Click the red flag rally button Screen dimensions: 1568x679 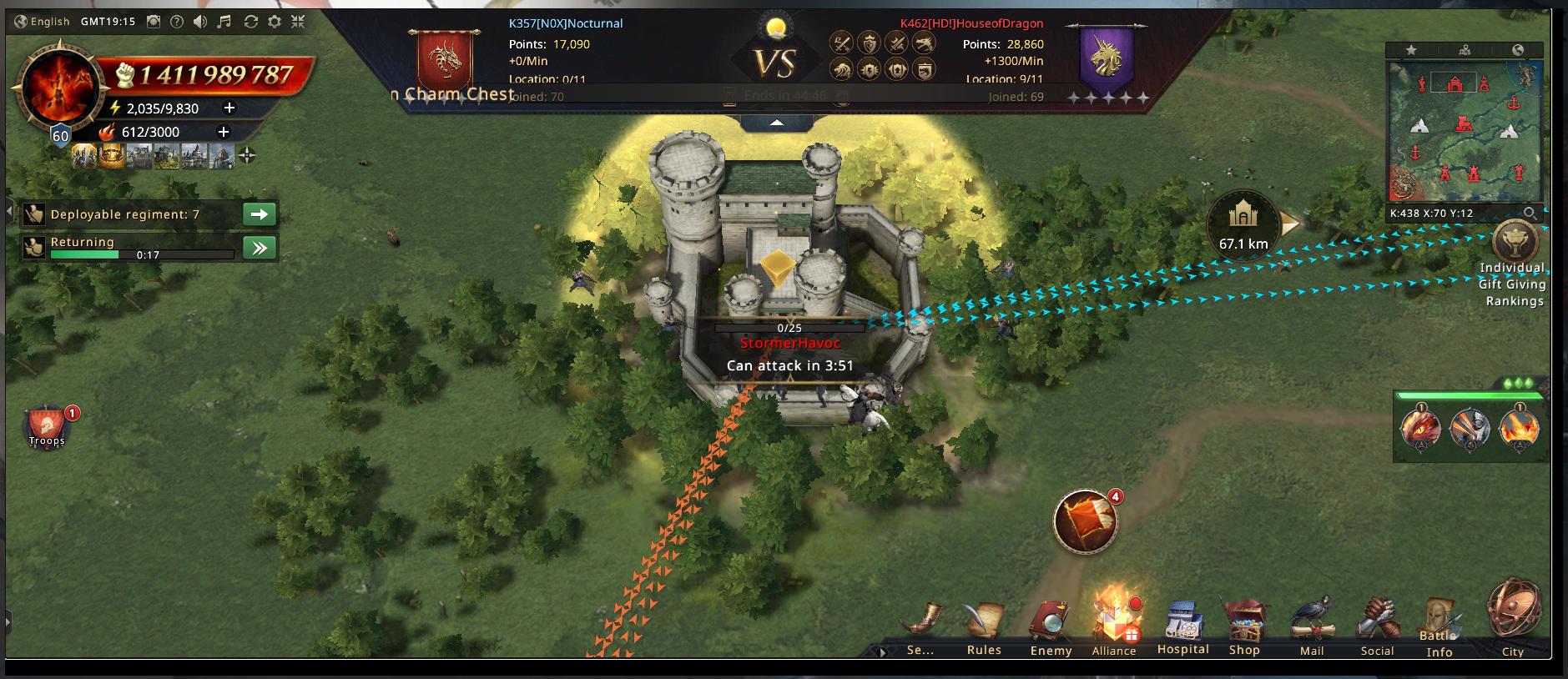pos(1086,521)
